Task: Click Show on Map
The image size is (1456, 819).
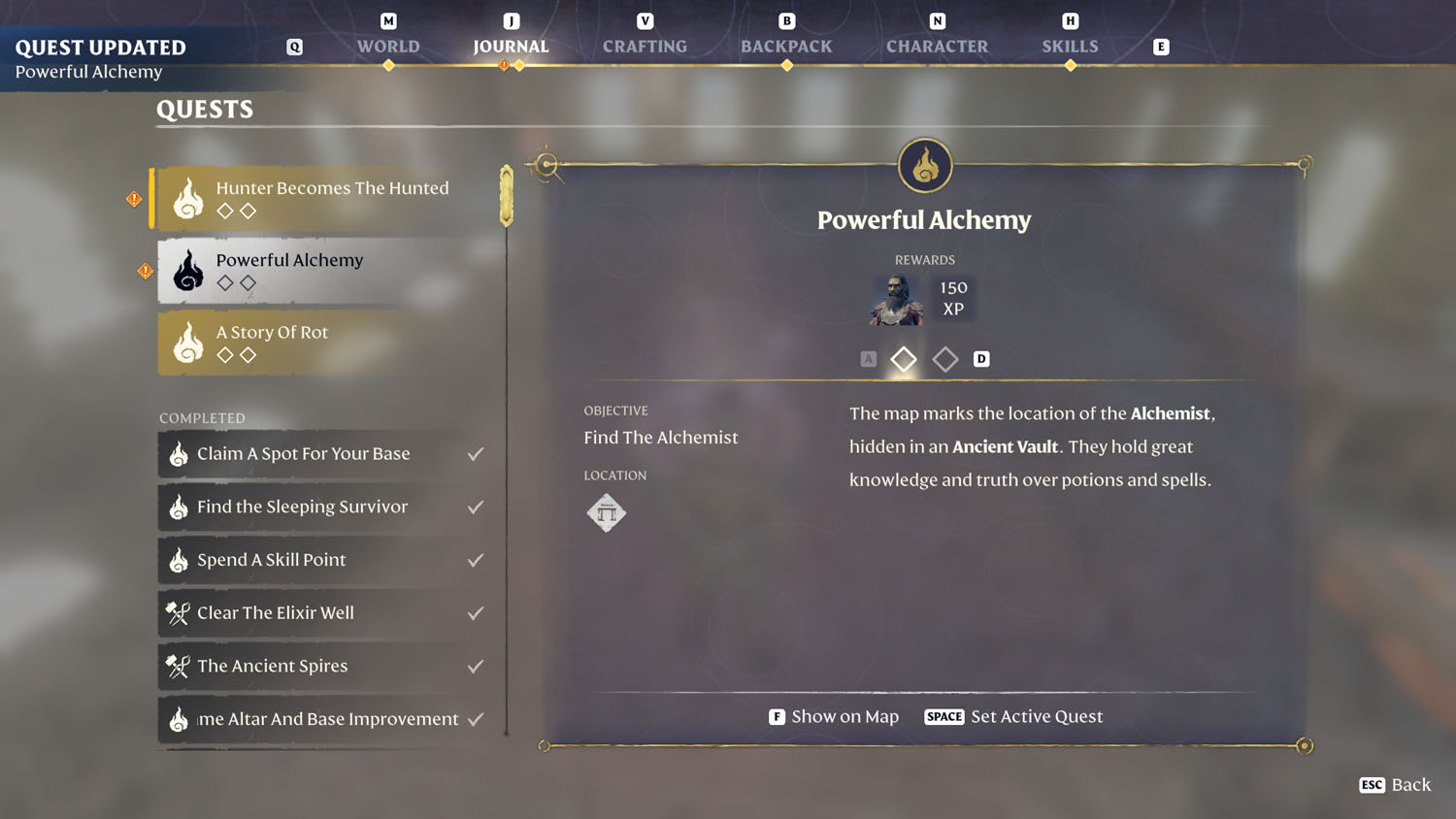Action: (833, 716)
